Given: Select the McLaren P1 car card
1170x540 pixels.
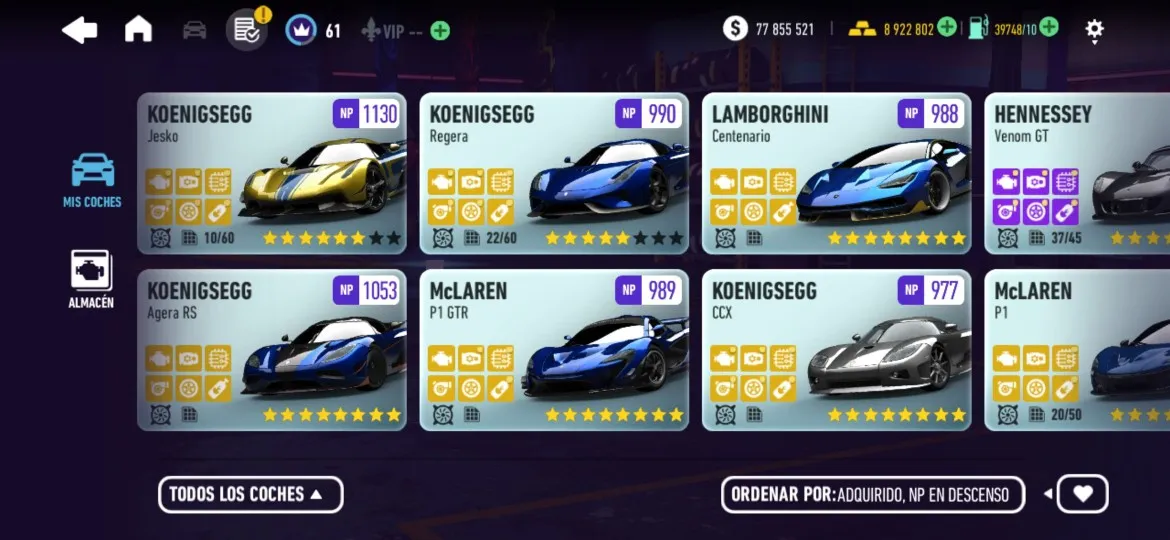Looking at the screenshot, I should point(1077,350).
